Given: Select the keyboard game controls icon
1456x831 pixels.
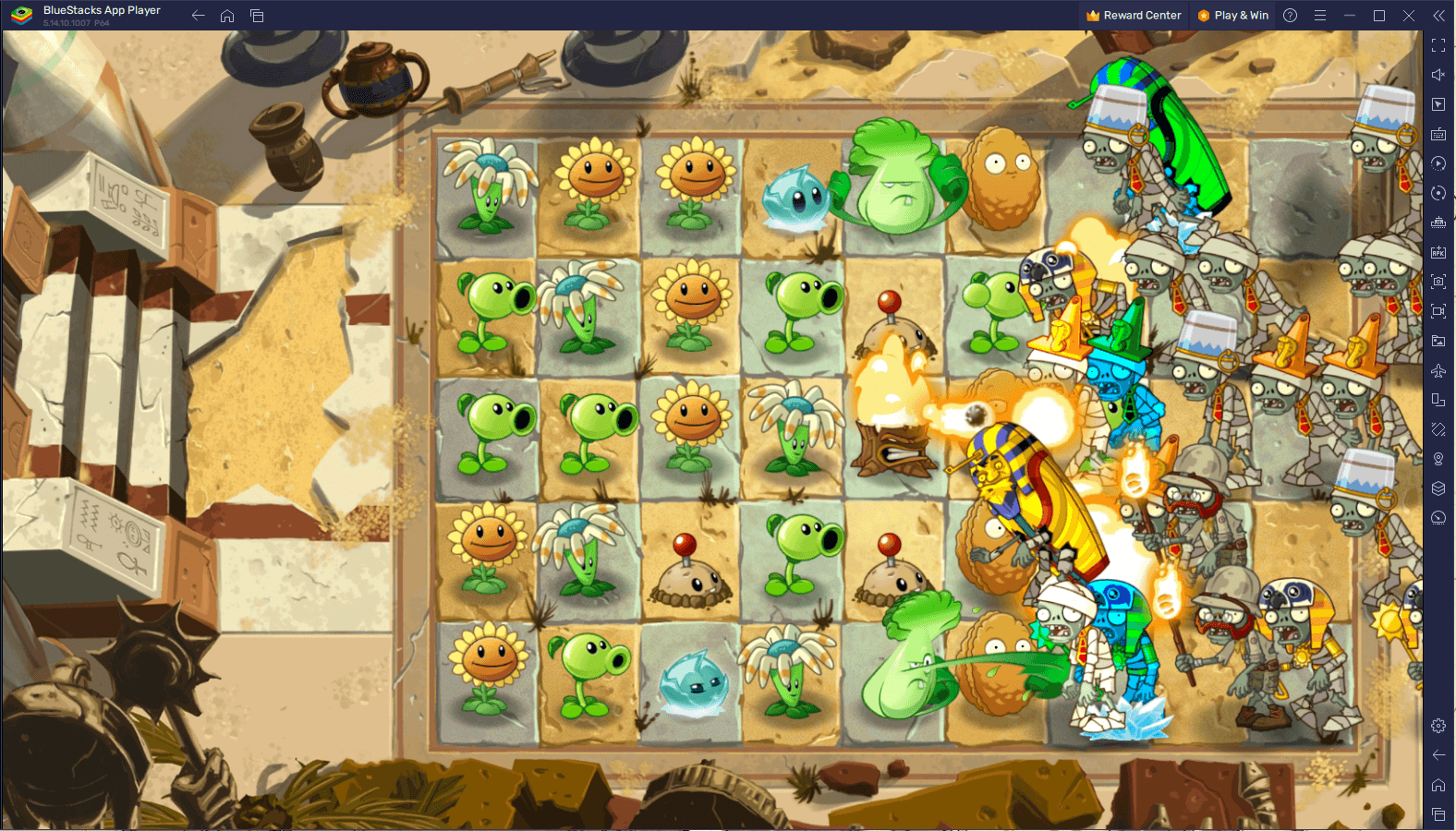Looking at the screenshot, I should coord(1438,133).
